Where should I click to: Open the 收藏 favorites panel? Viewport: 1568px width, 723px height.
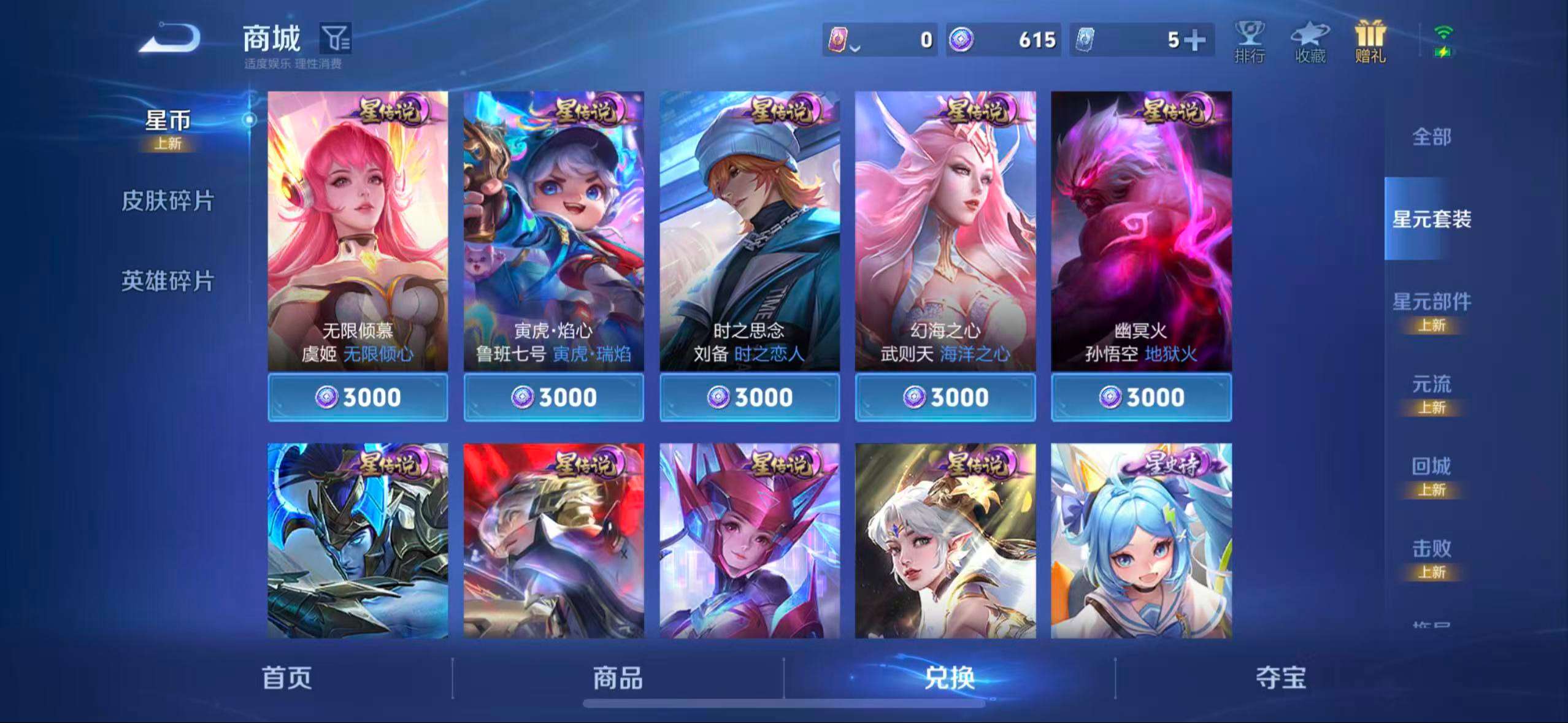1310,43
